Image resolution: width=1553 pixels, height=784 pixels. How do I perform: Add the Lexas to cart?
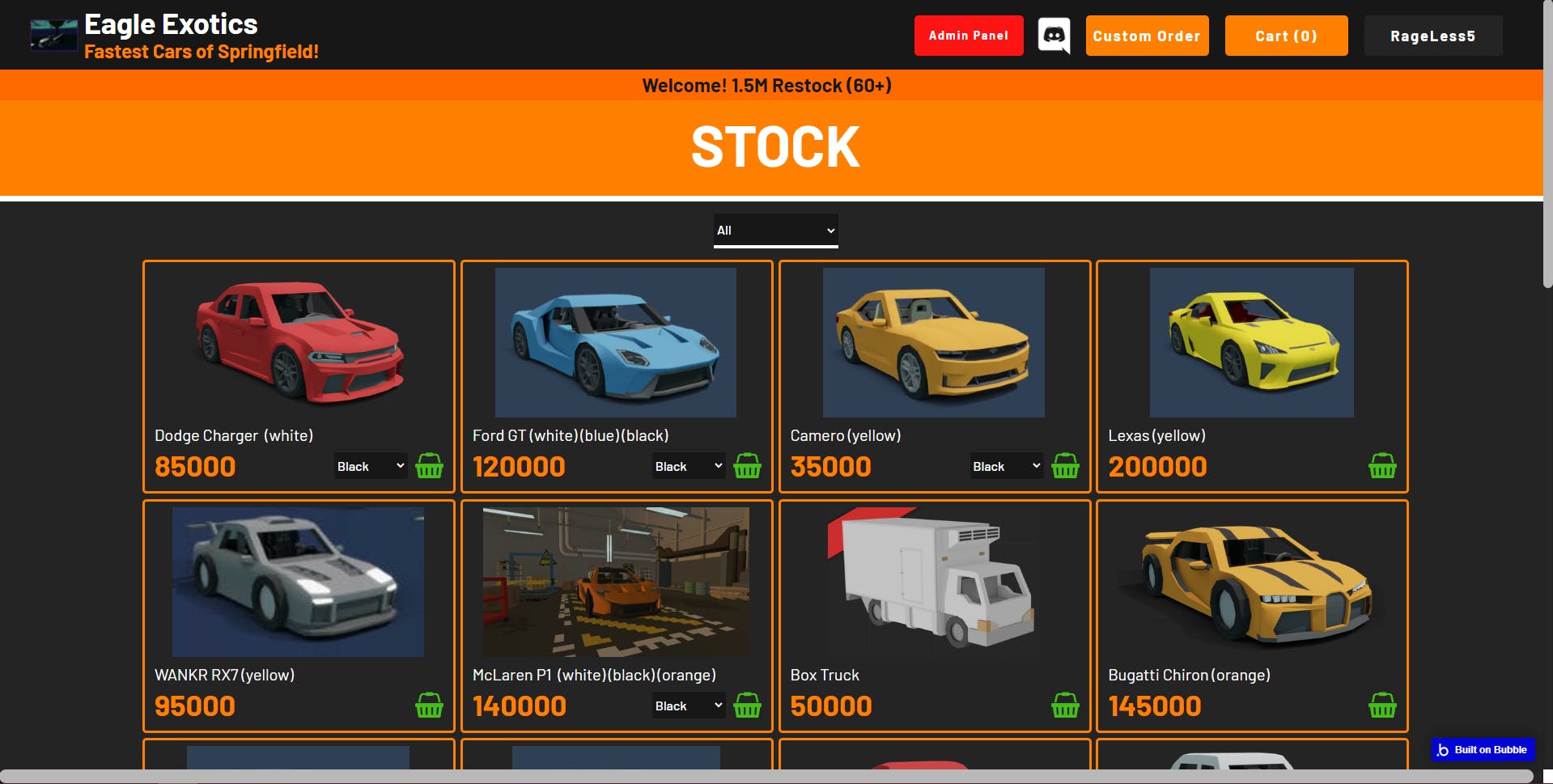(x=1382, y=466)
